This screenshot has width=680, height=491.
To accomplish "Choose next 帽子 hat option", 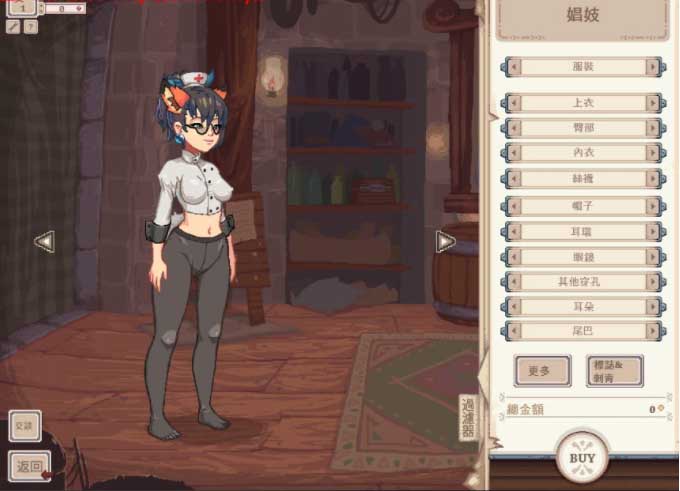I will pyautogui.click(x=654, y=206).
